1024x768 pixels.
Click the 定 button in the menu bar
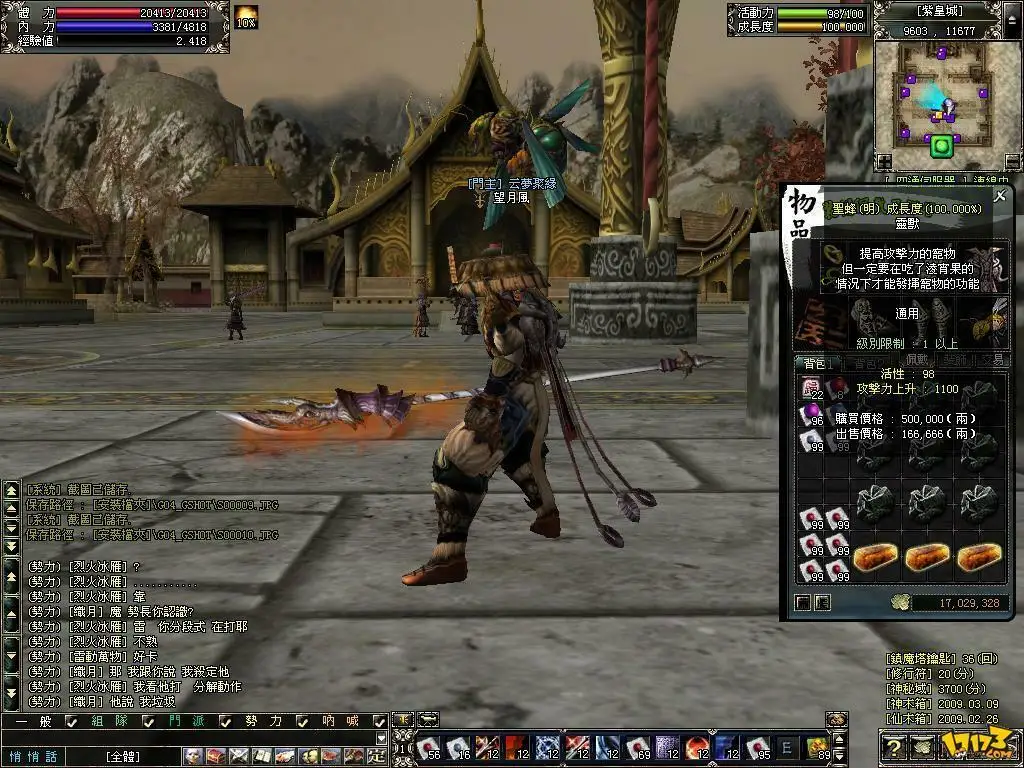click(x=377, y=756)
